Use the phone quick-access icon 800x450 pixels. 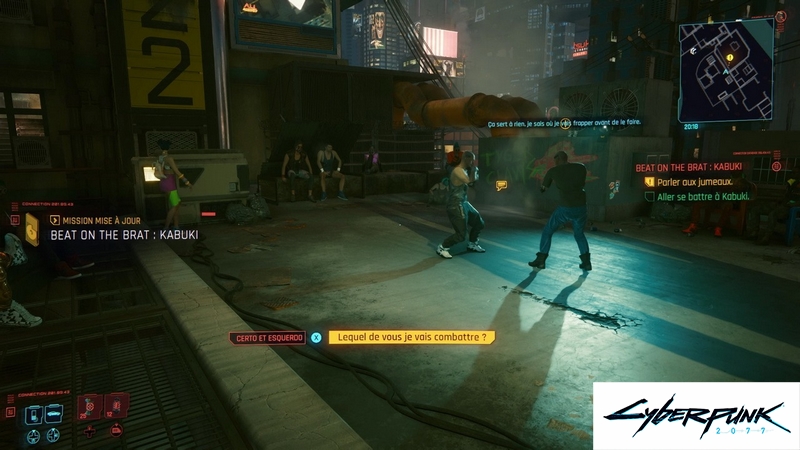[x=33, y=414]
